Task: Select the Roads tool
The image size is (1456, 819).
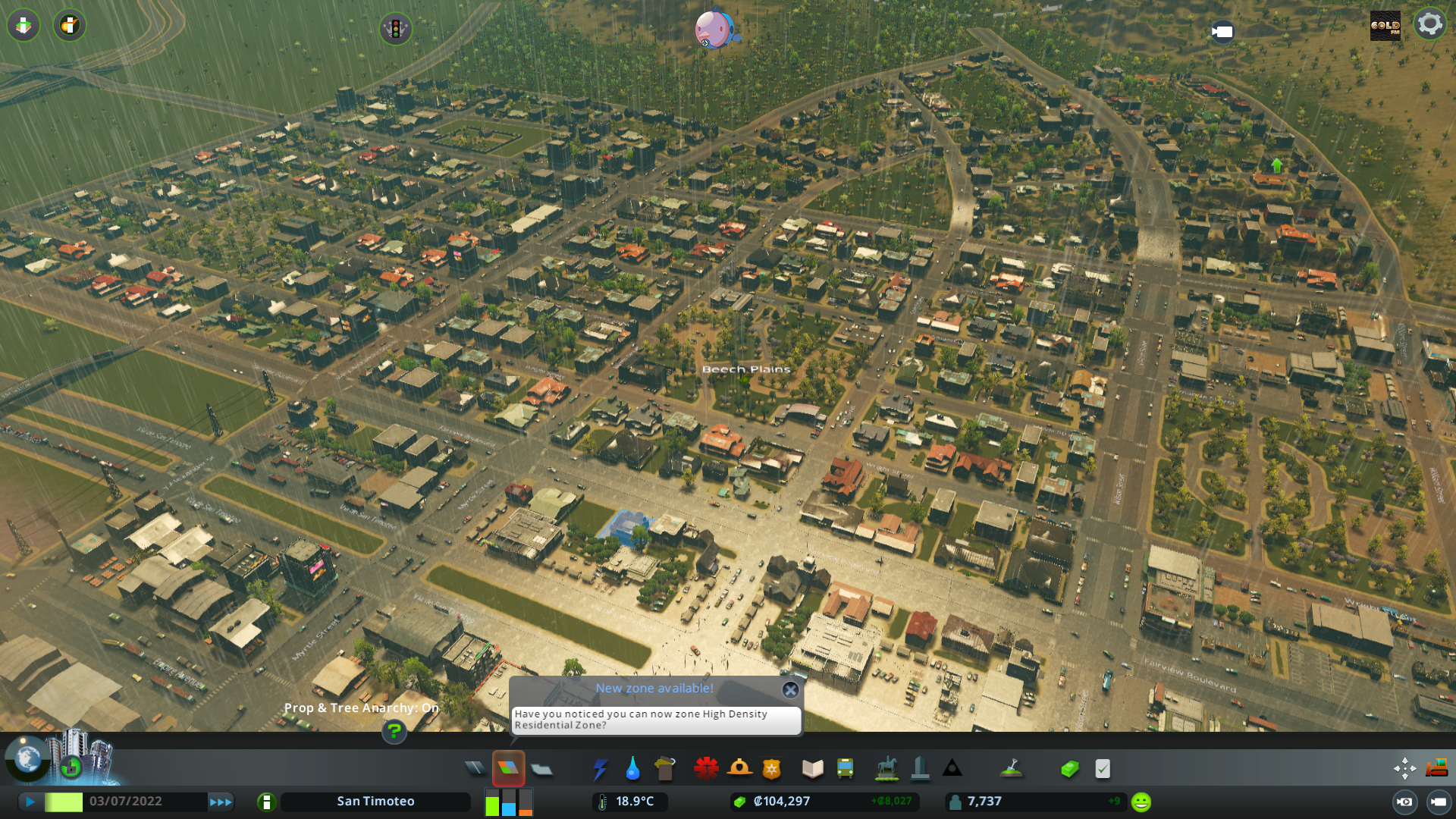Action: pos(475,767)
